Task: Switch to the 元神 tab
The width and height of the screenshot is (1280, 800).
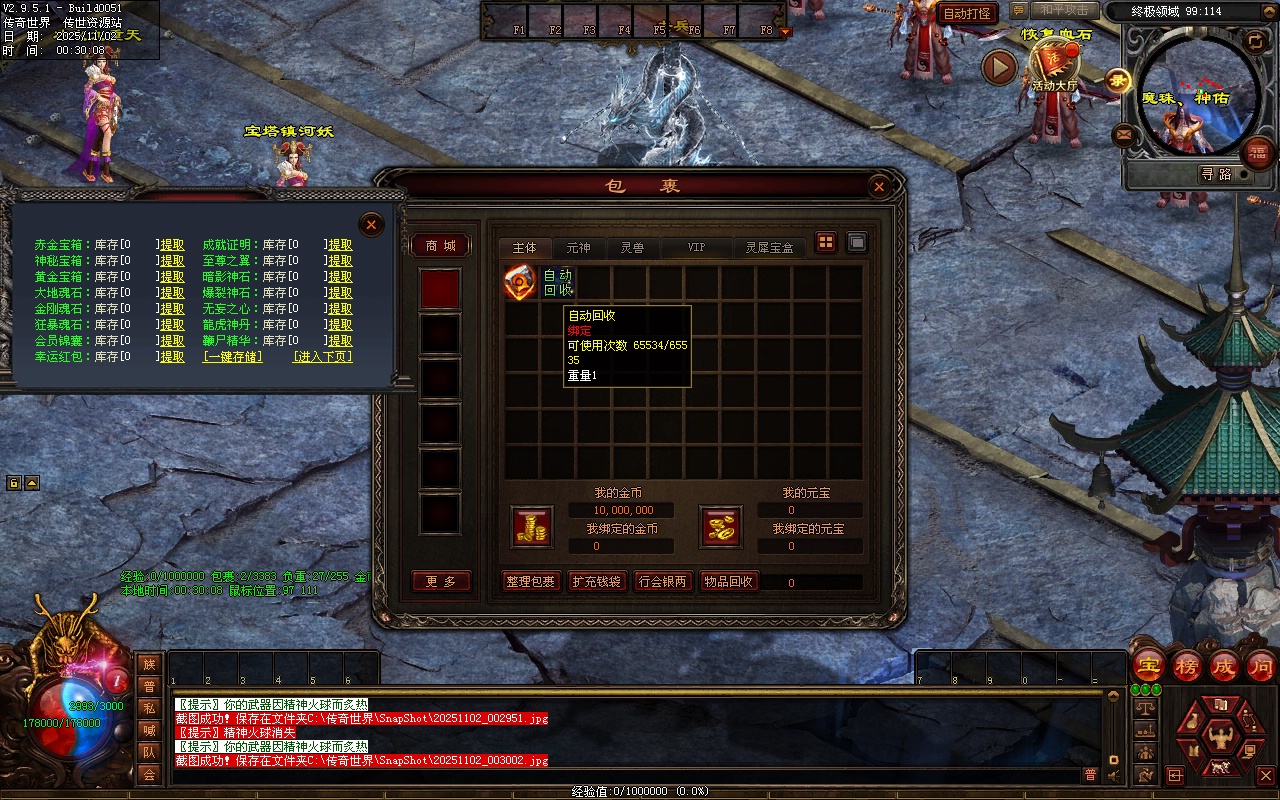Action: 578,247
